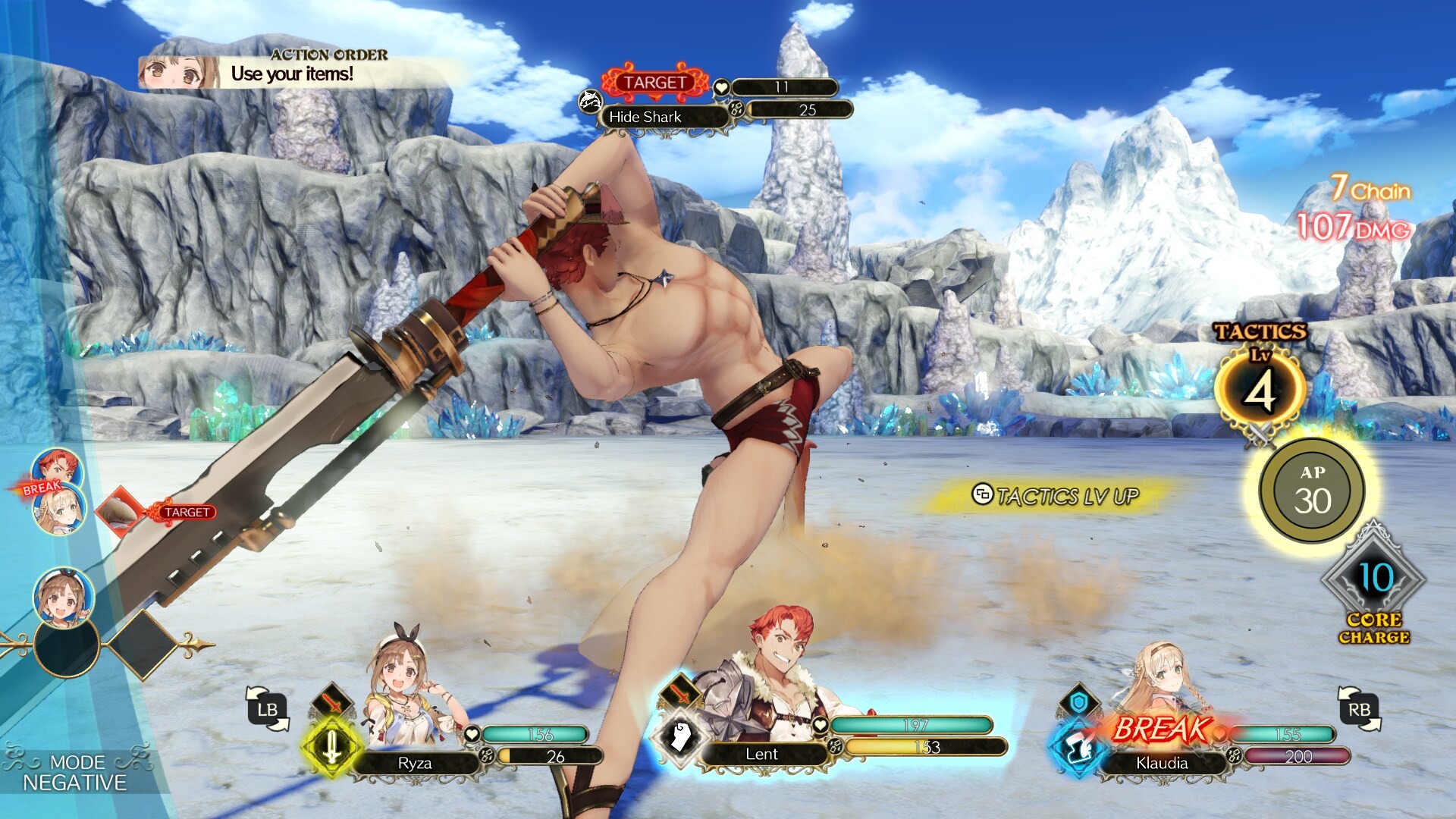Click the heart icon on Lent's HP bar
Viewport: 1456px width, 819px height.
coord(820,726)
